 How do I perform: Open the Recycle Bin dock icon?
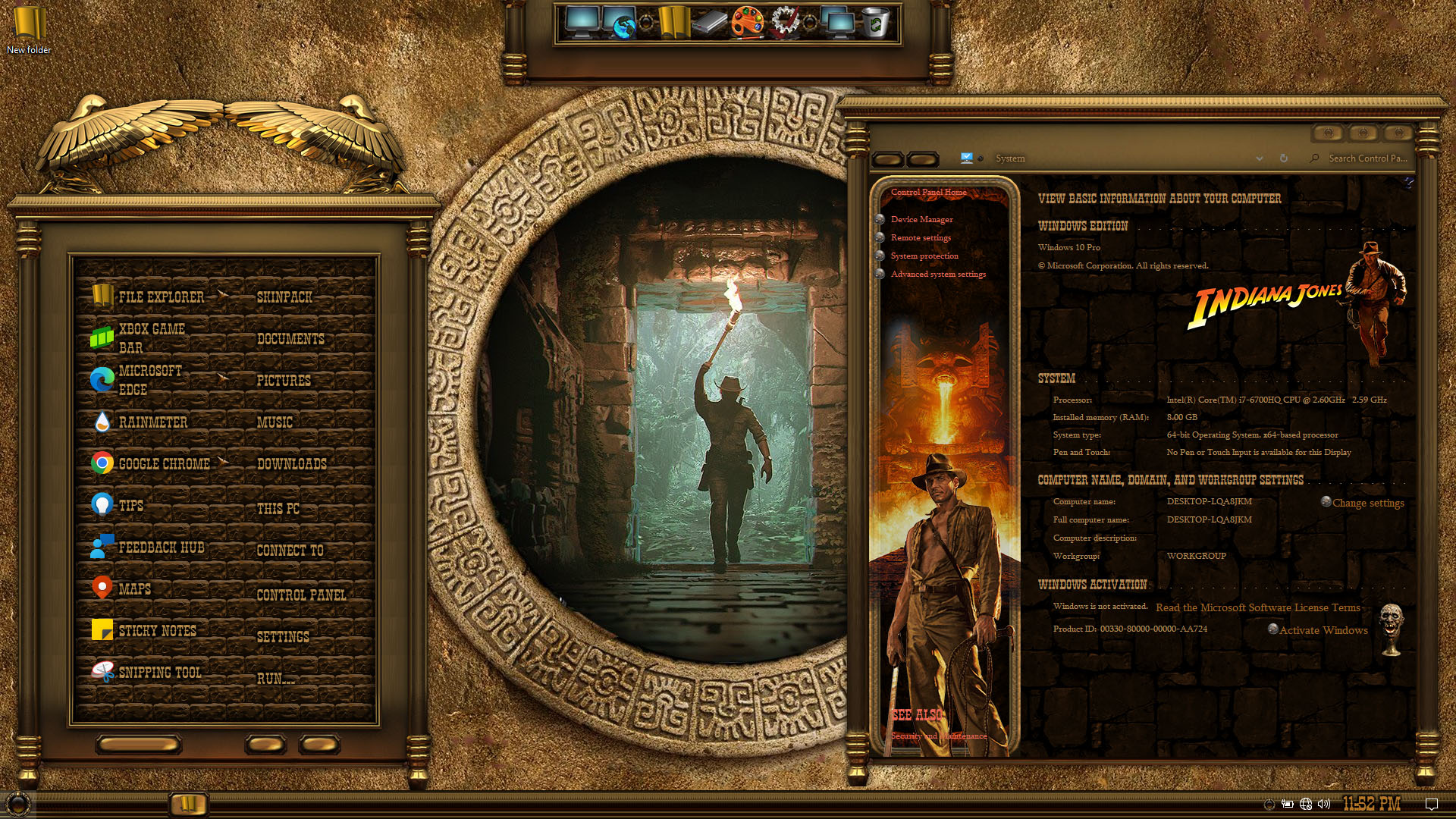pos(874,23)
